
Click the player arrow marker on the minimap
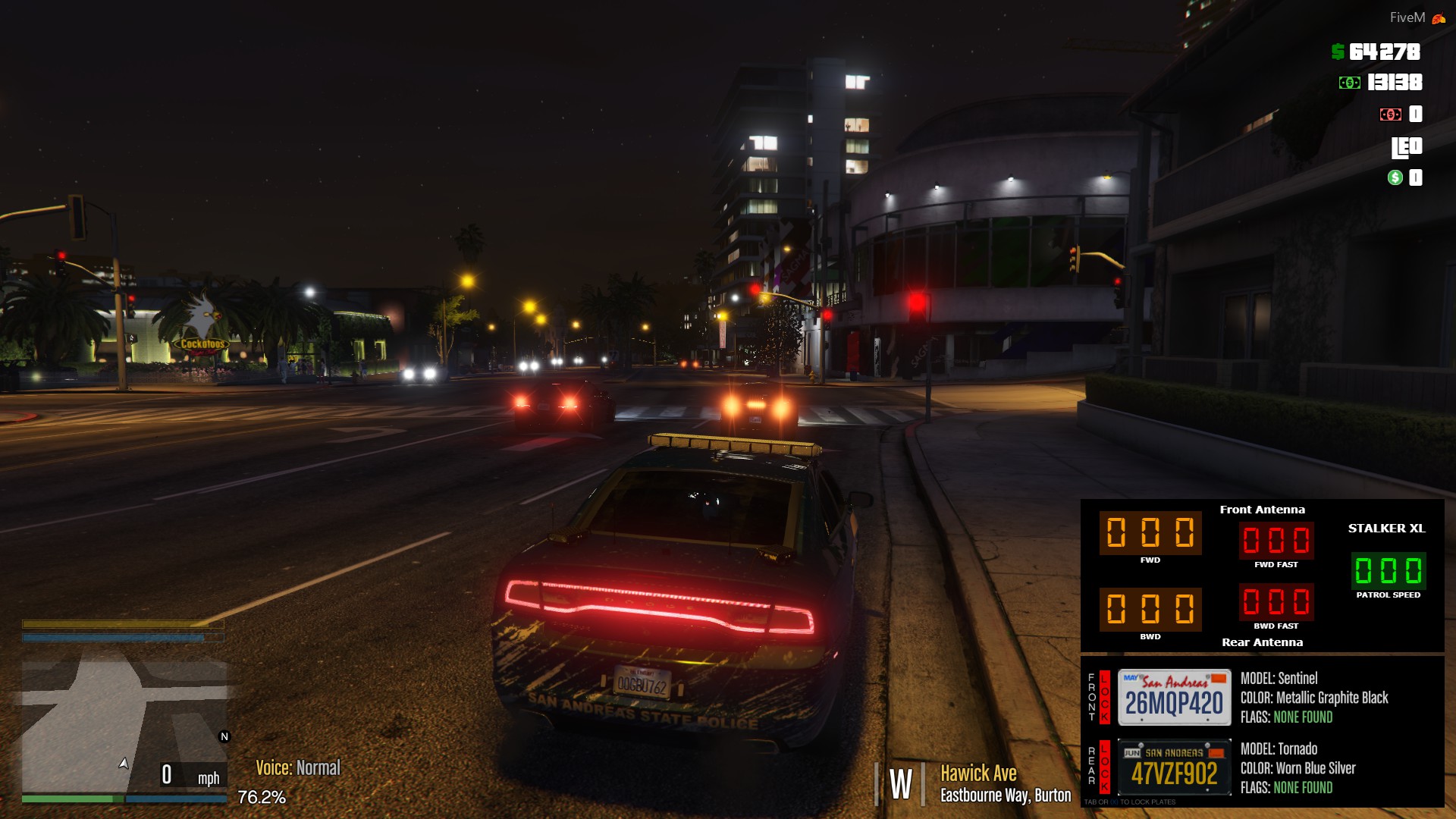click(123, 766)
